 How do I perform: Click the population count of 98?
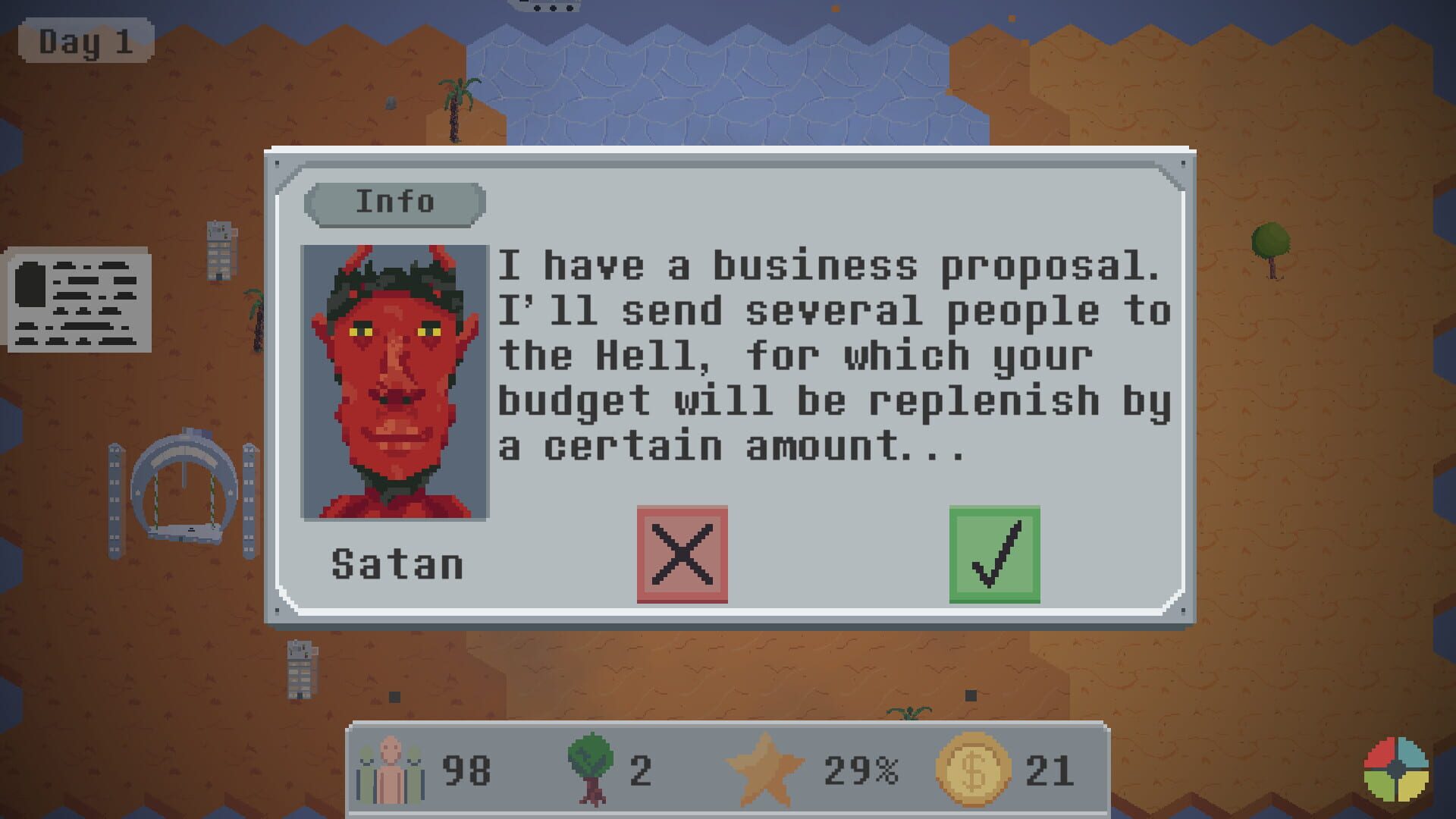click(x=463, y=770)
